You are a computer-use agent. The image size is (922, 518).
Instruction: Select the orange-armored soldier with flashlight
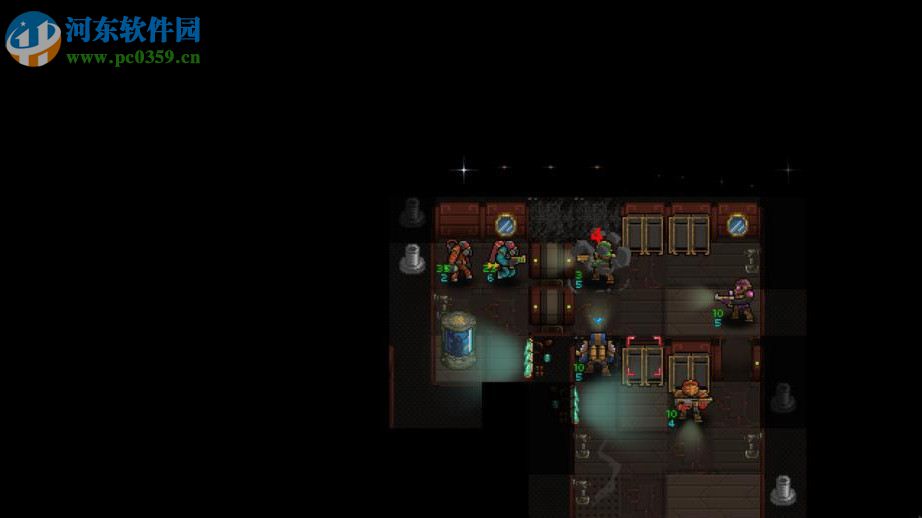point(690,398)
